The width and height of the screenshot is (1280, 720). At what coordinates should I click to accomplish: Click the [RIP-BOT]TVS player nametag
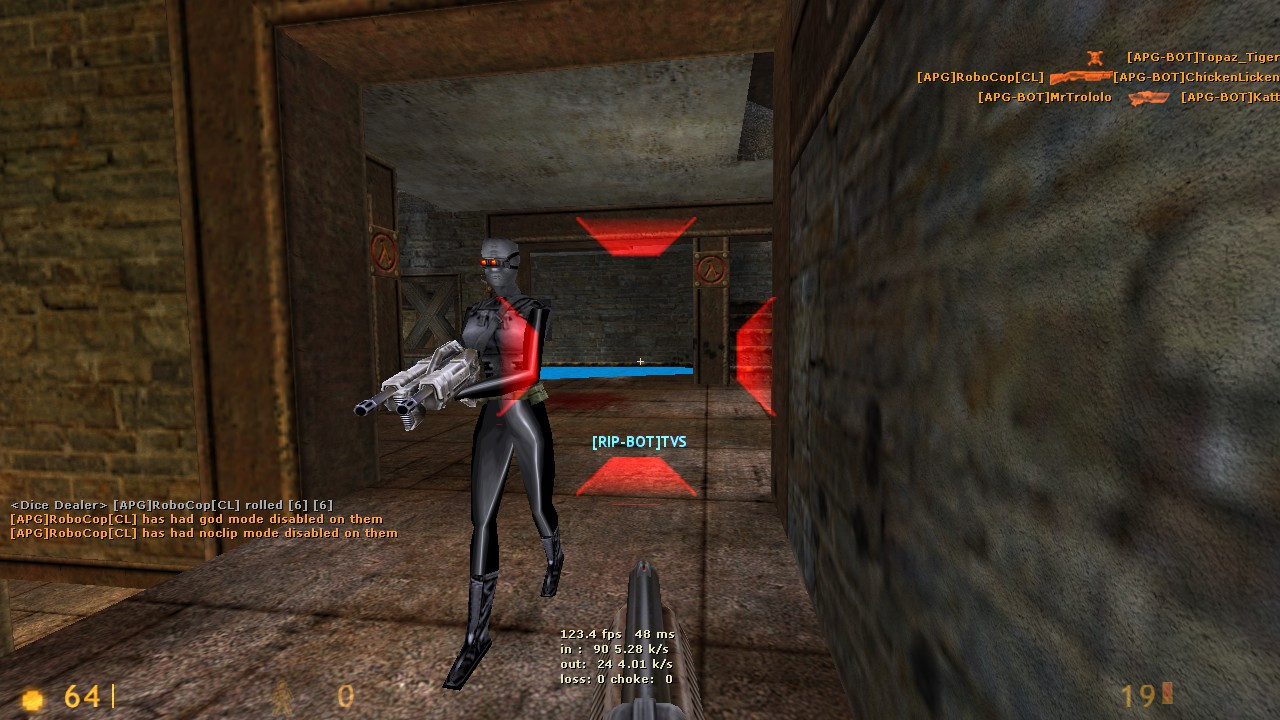639,440
